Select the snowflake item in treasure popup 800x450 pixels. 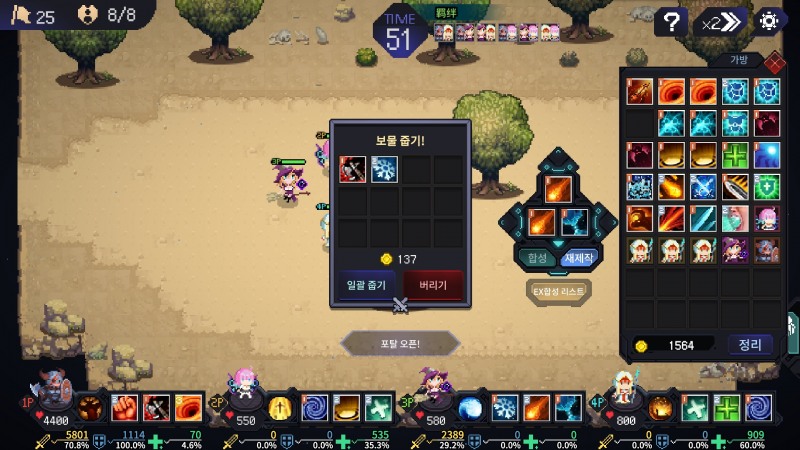coord(384,170)
